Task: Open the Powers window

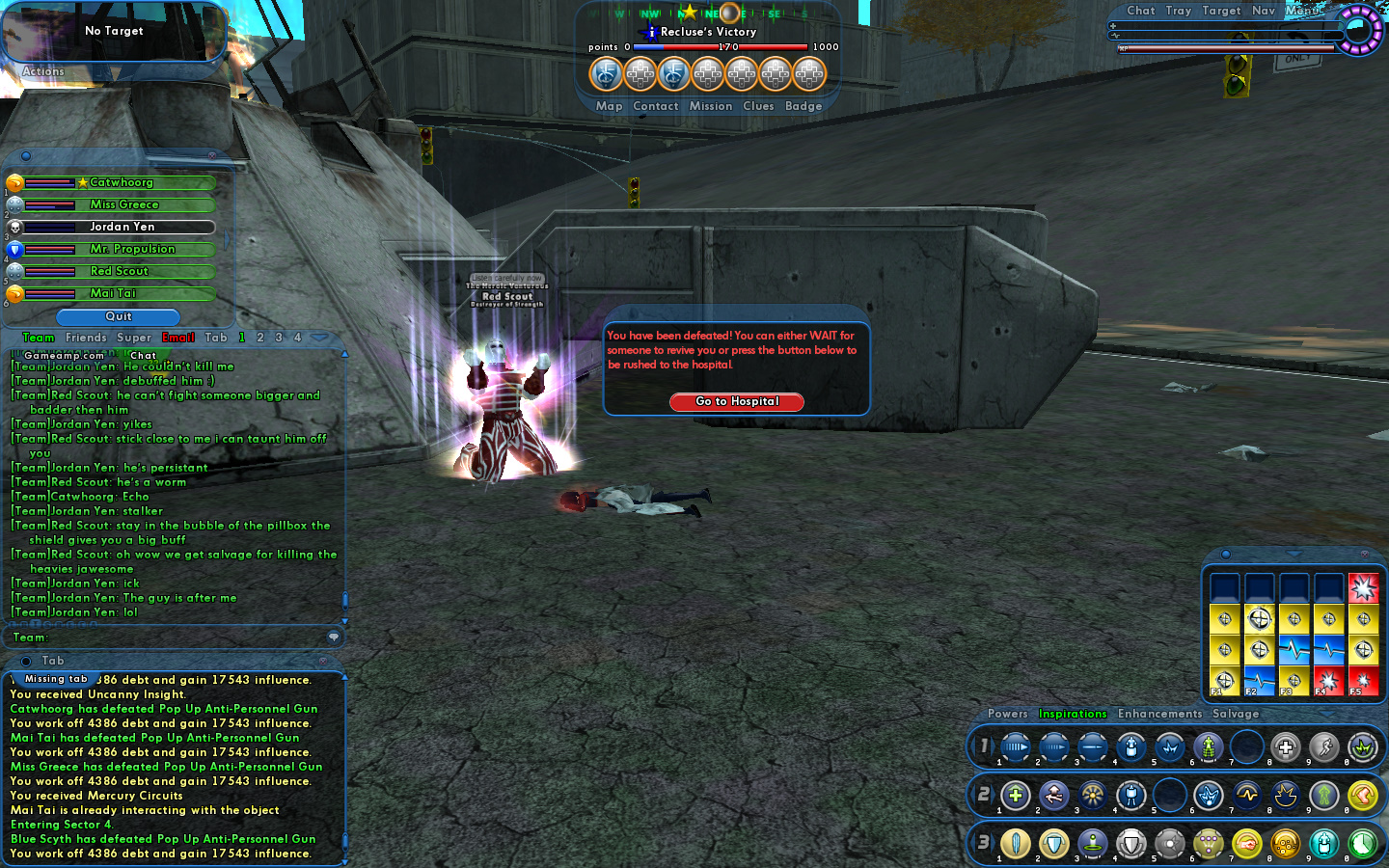Action: coord(1007,714)
